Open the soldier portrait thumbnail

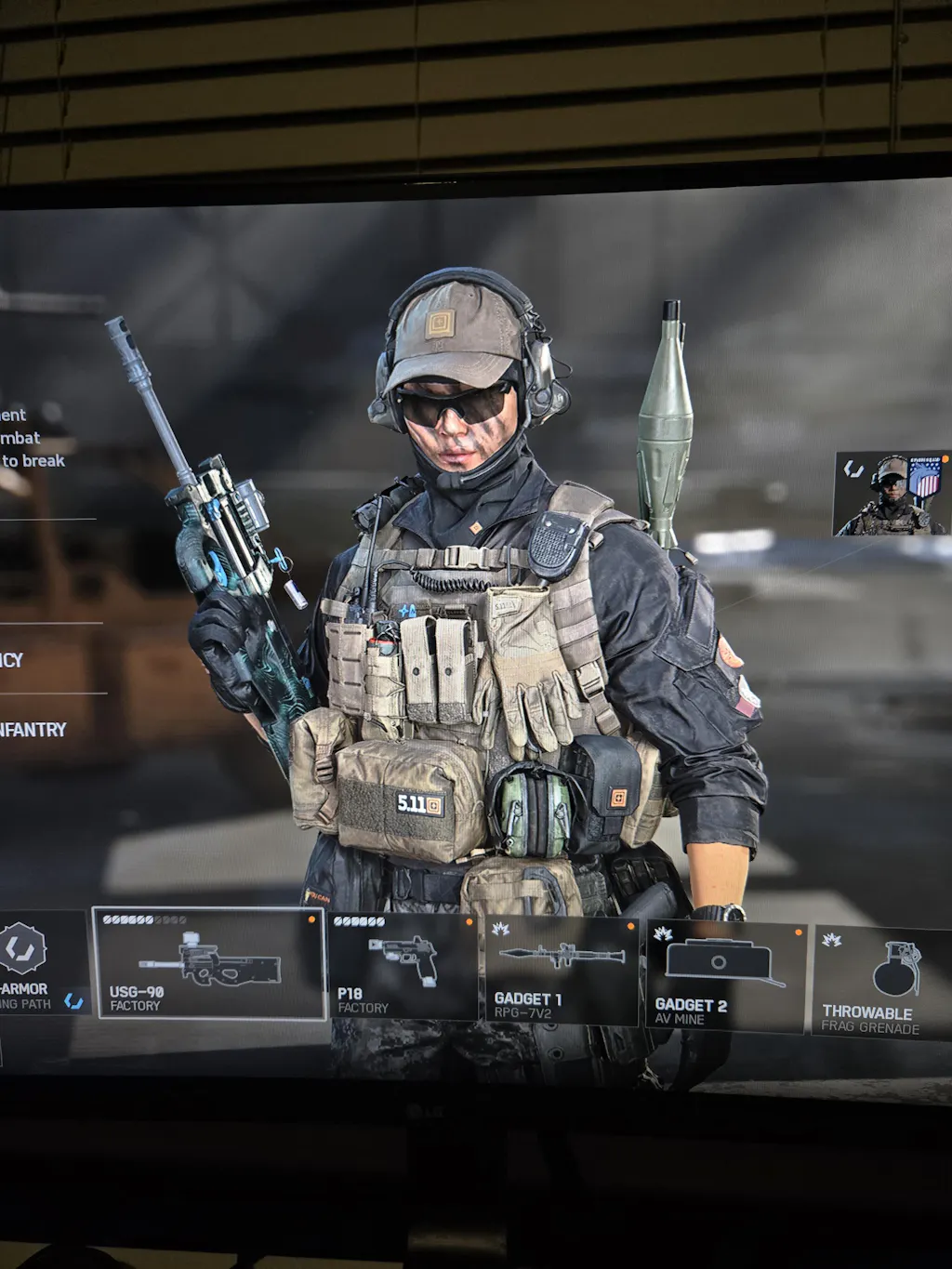(892, 494)
